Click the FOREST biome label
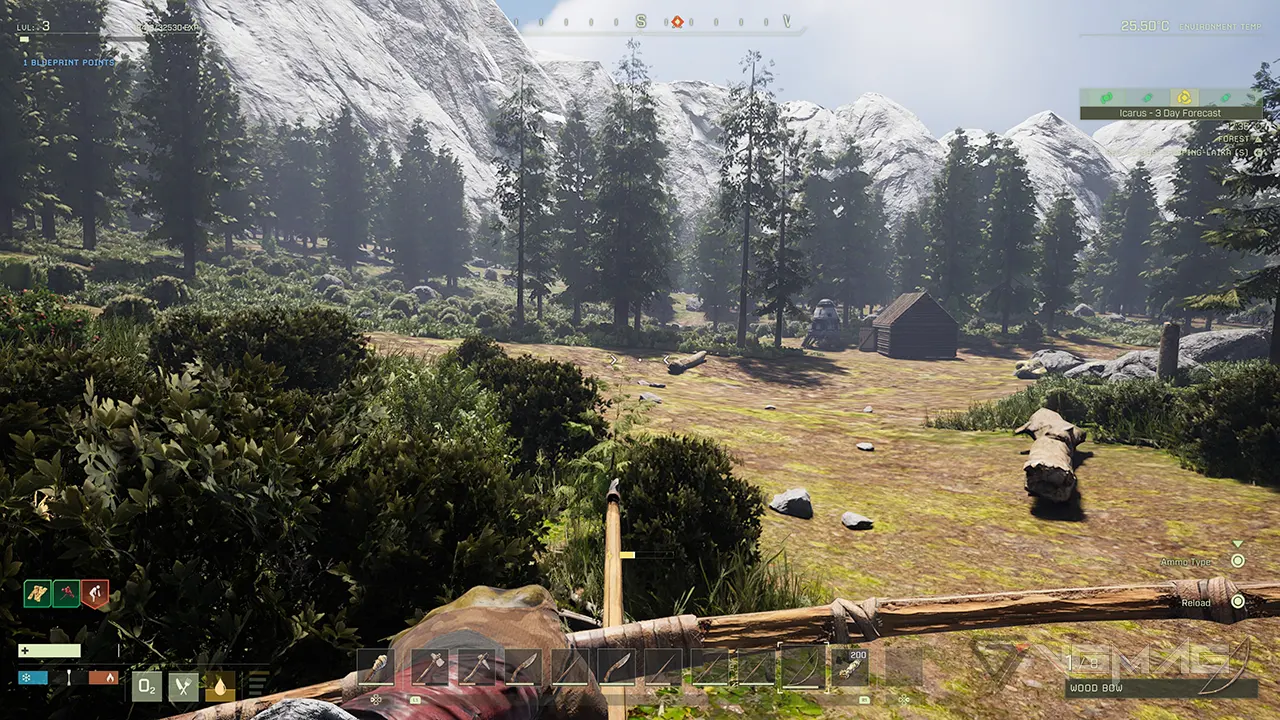 coord(1234,139)
